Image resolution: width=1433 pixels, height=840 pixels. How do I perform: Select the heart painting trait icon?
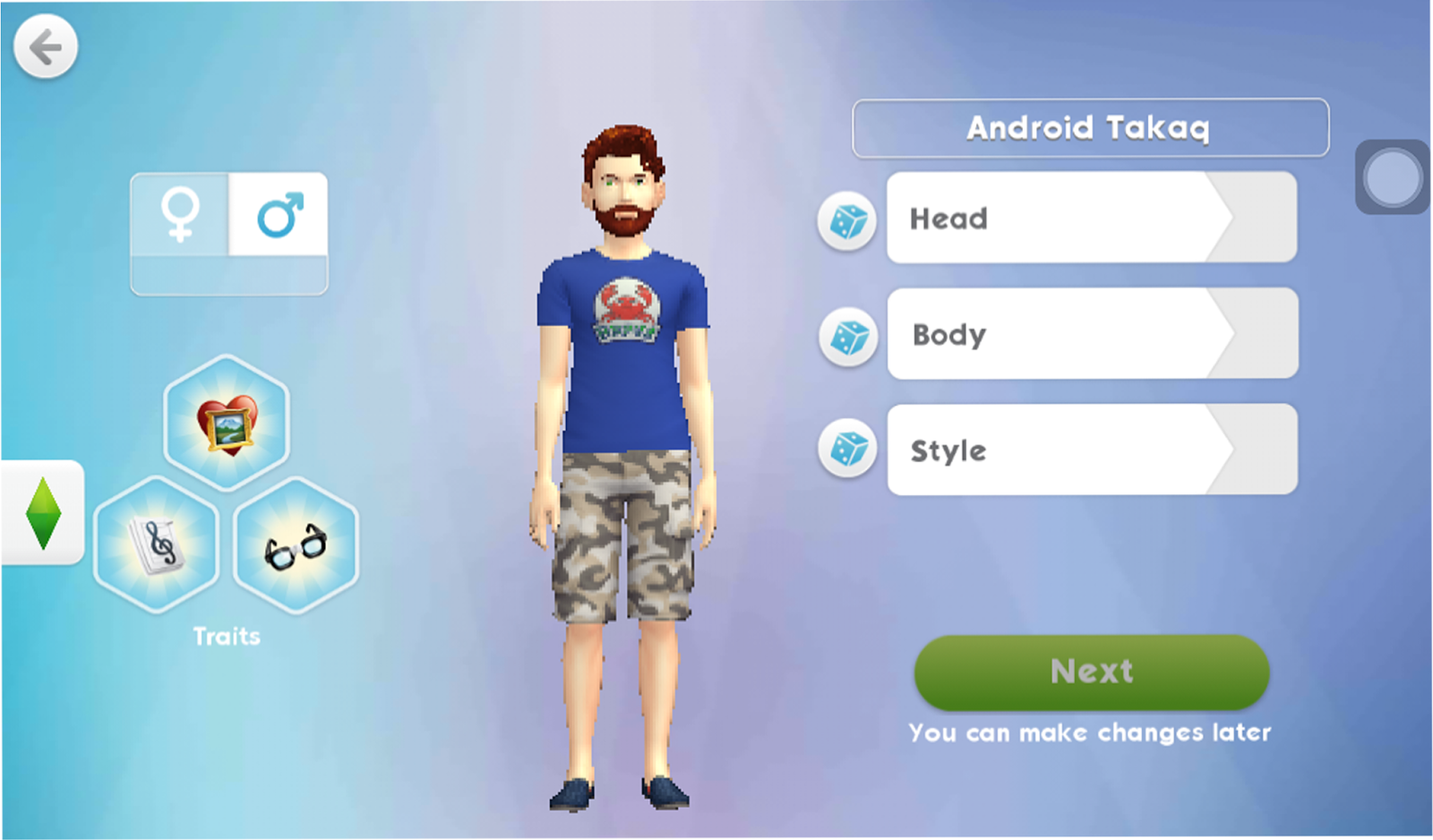point(227,421)
